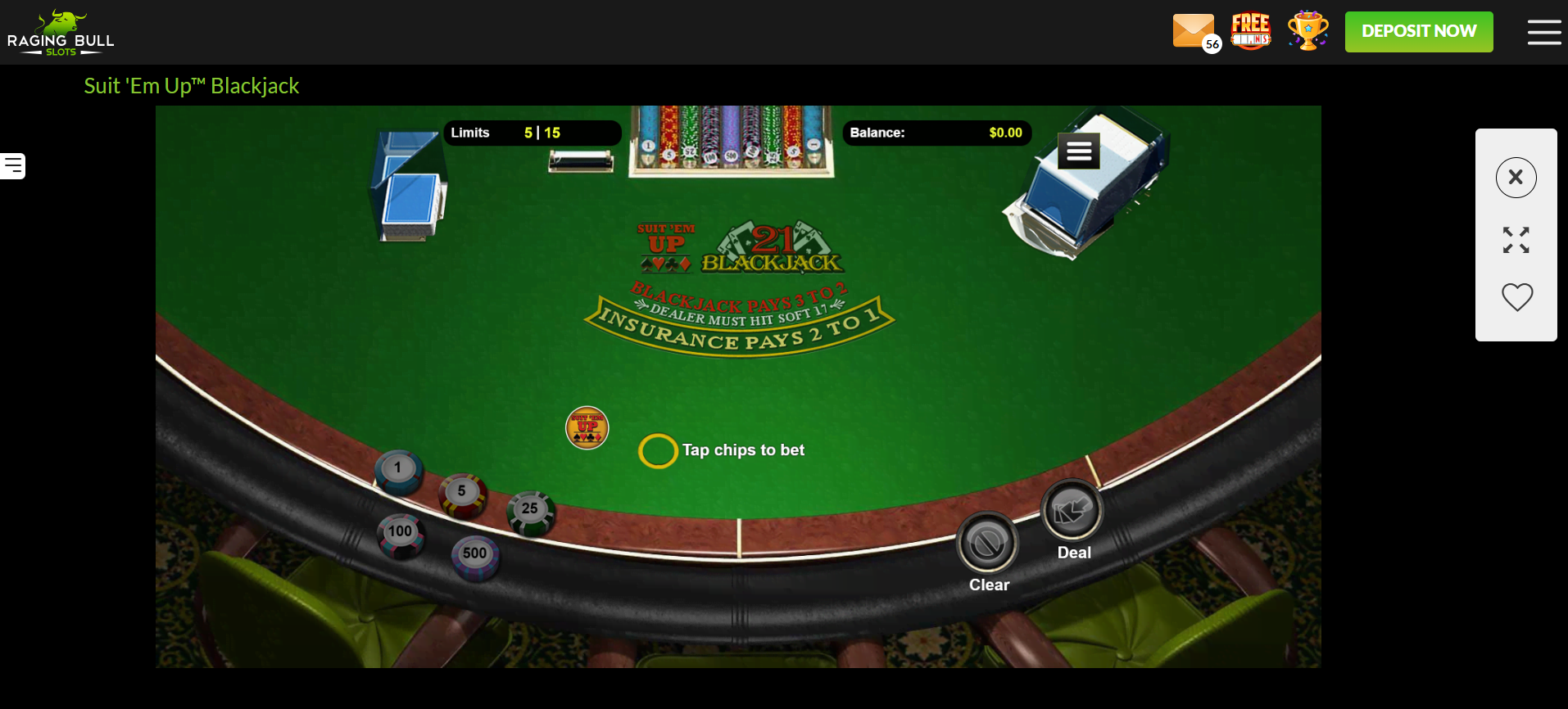Screen dimensions: 1568x709
Task: Open the tournaments trophy icon
Action: [x=1307, y=30]
